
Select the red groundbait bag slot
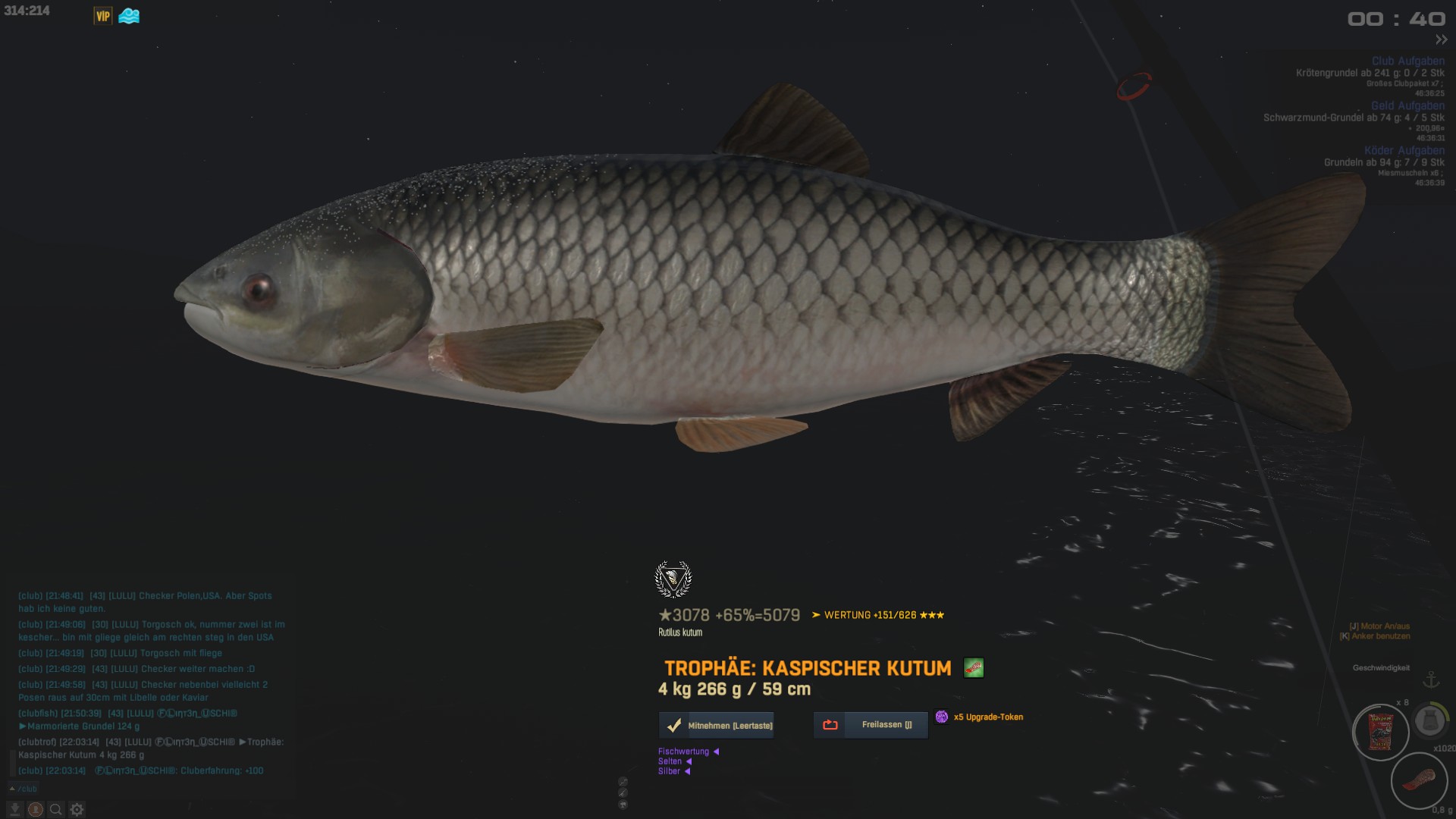click(1380, 733)
